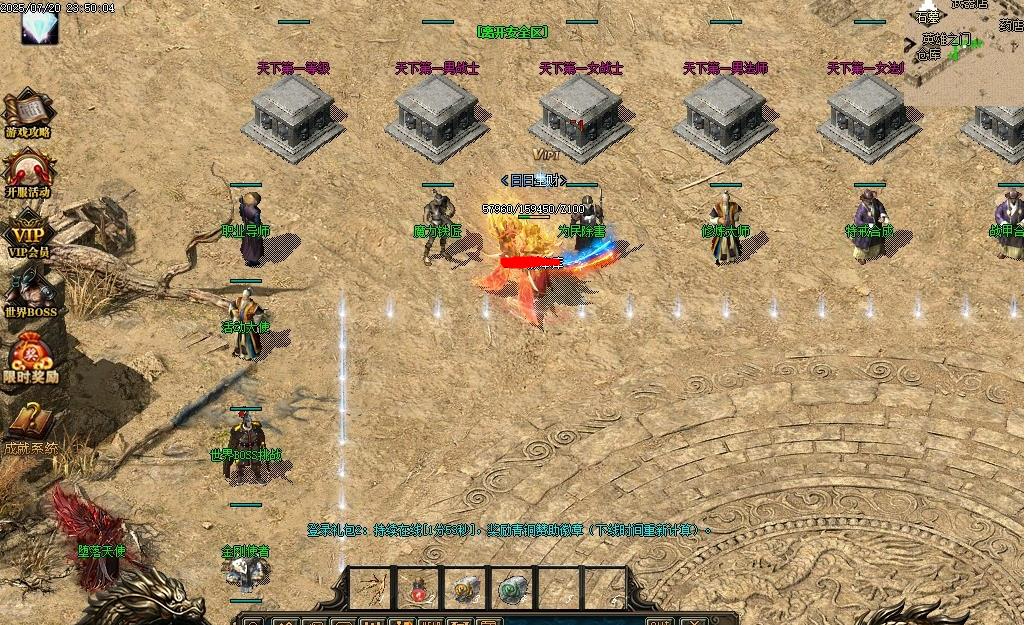Click the diamond gem icon
Viewport: 1028px width, 625px height.
pyautogui.click(x=38, y=25)
